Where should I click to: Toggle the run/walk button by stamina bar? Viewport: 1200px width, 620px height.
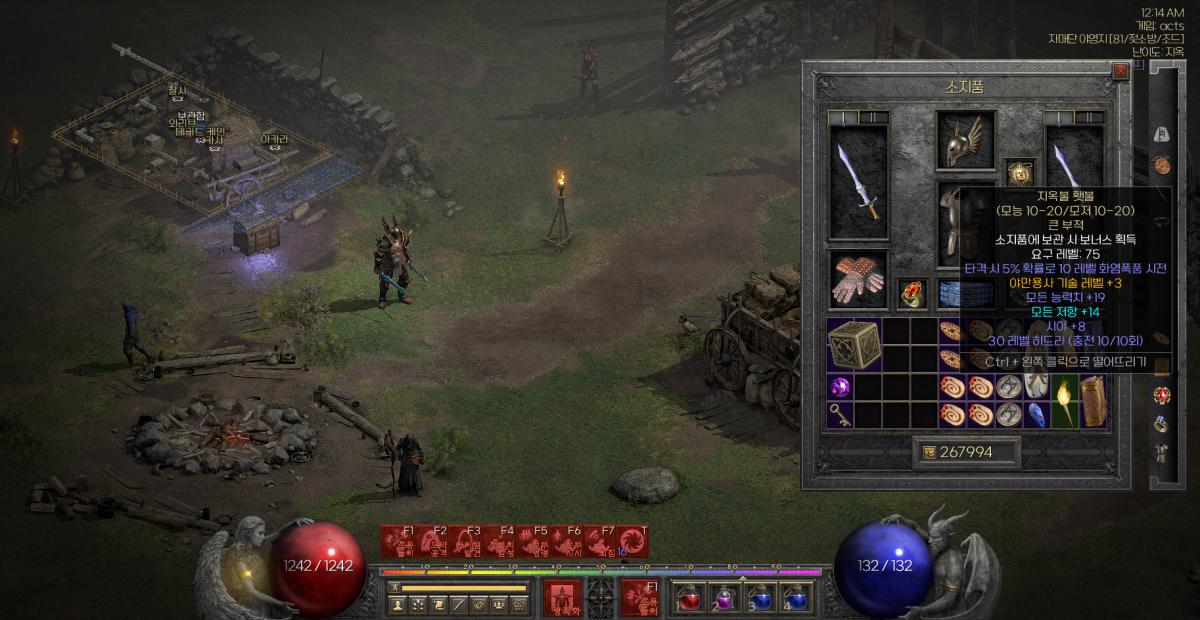click(x=394, y=587)
